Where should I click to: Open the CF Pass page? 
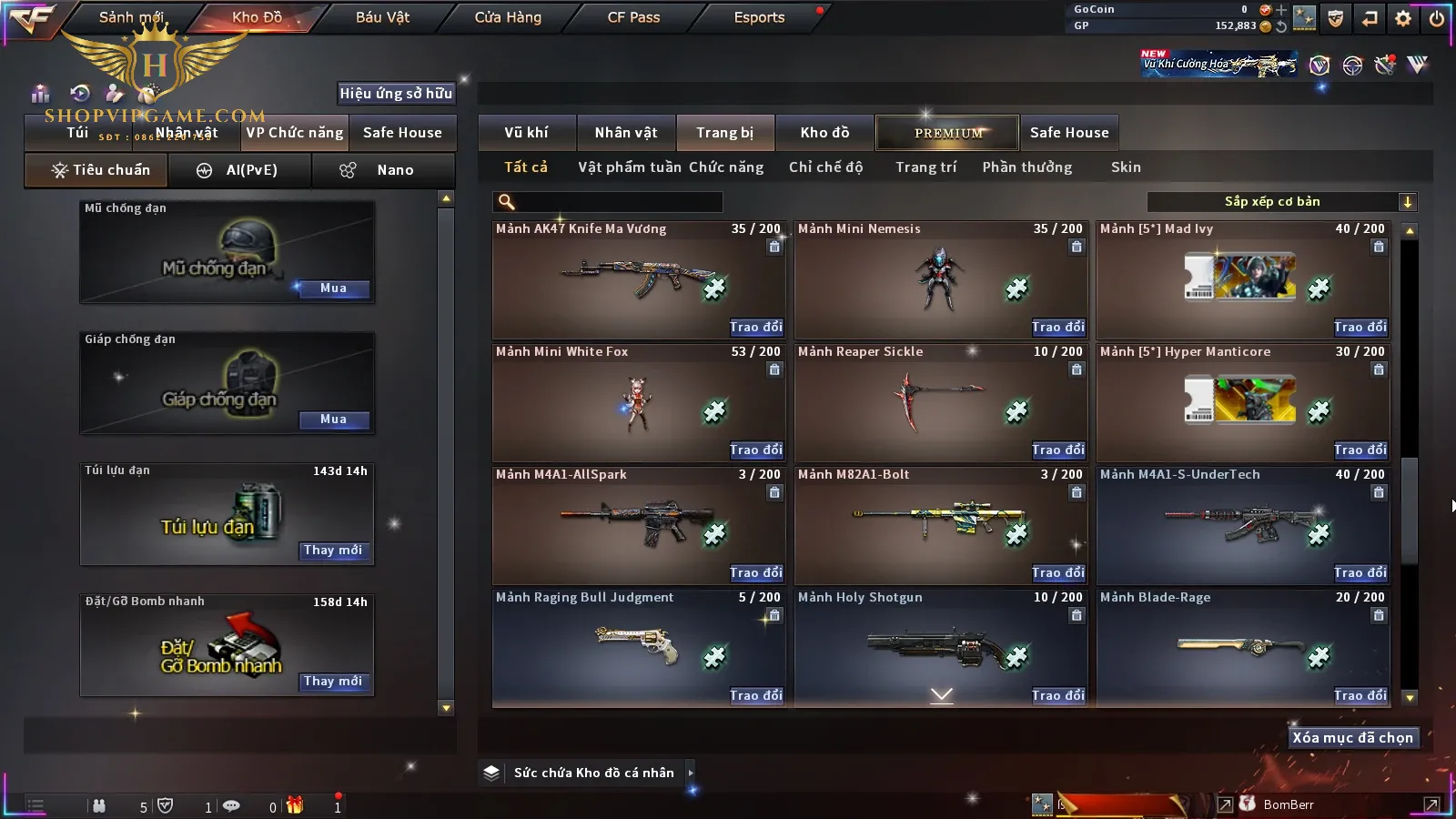[x=633, y=17]
